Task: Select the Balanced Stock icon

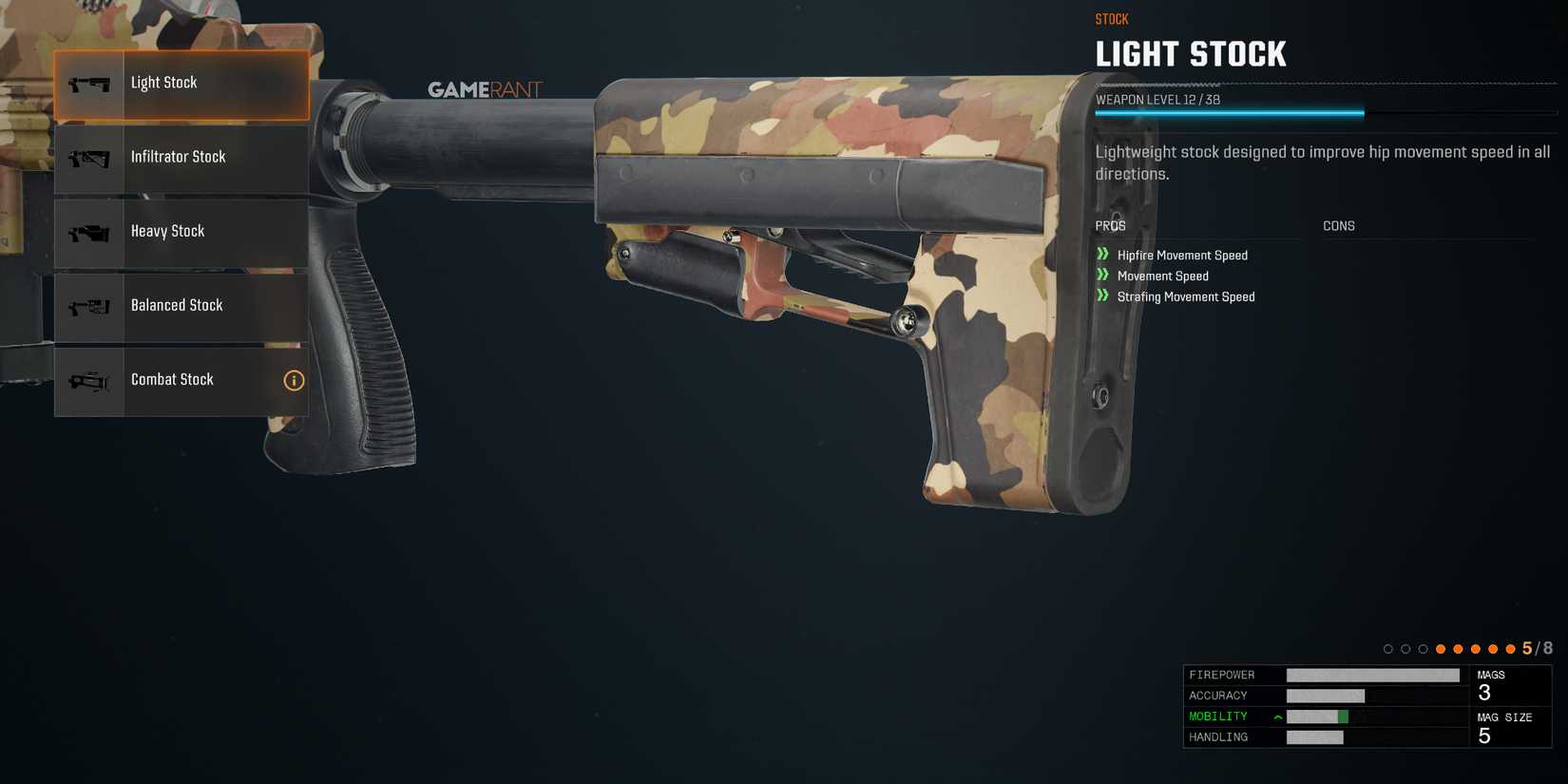Action: (x=88, y=305)
